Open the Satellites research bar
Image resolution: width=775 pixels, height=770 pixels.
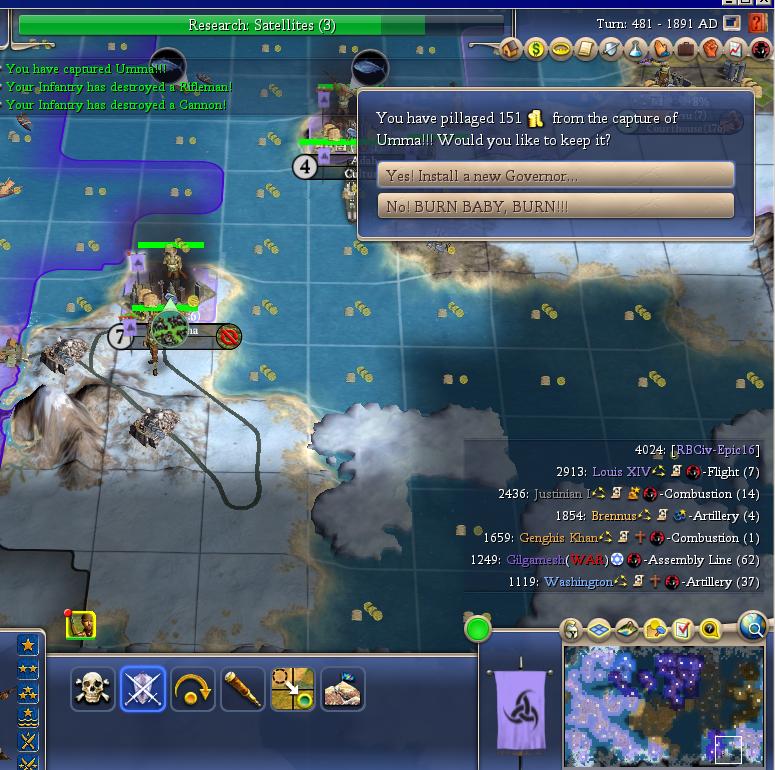[261, 25]
